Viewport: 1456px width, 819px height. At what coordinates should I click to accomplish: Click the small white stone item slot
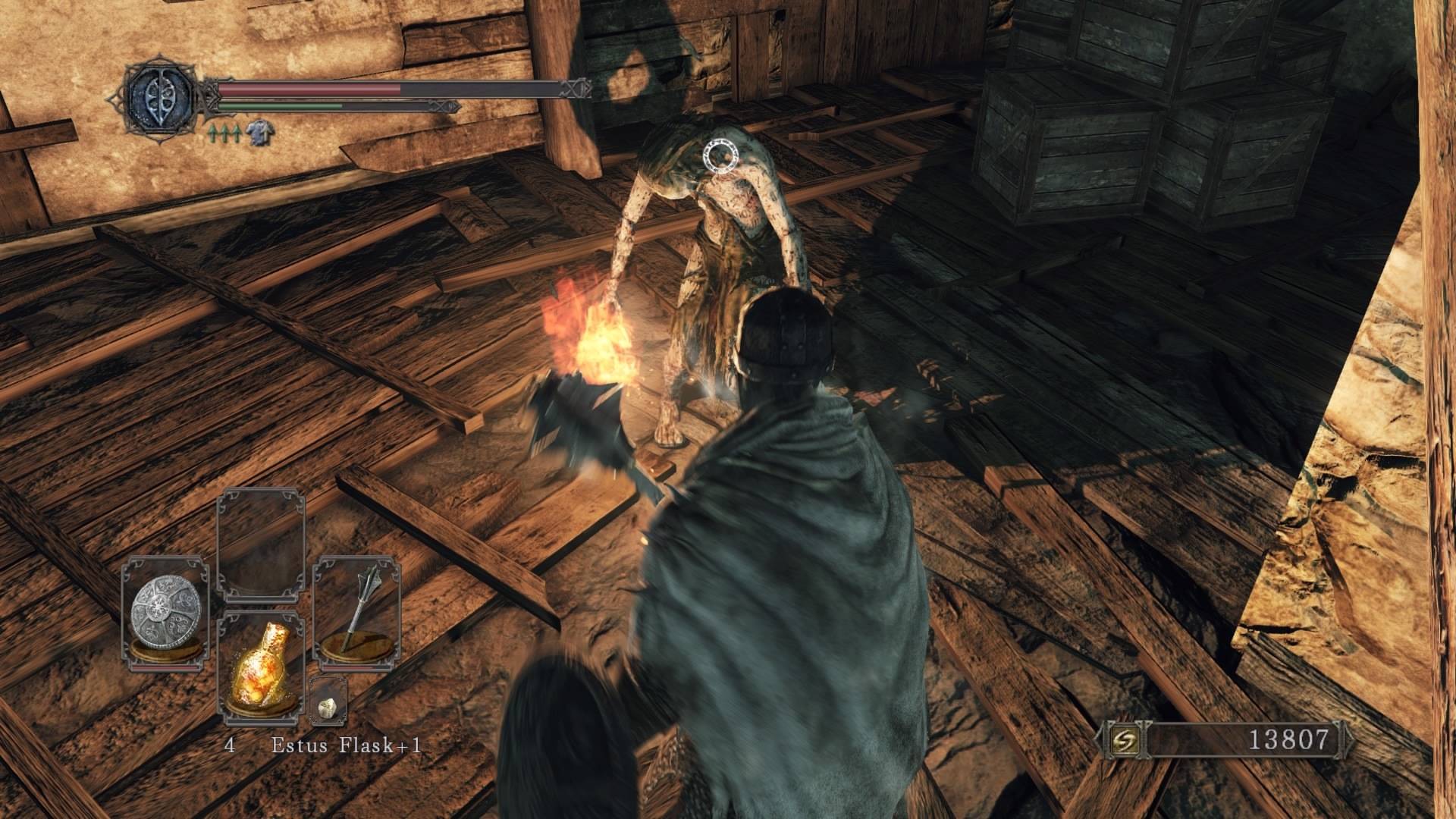pos(328,707)
